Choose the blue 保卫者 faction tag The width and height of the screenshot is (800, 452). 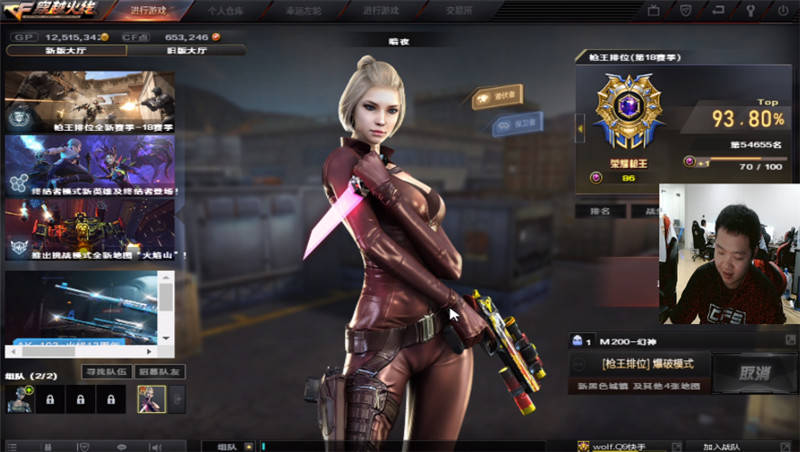point(515,122)
